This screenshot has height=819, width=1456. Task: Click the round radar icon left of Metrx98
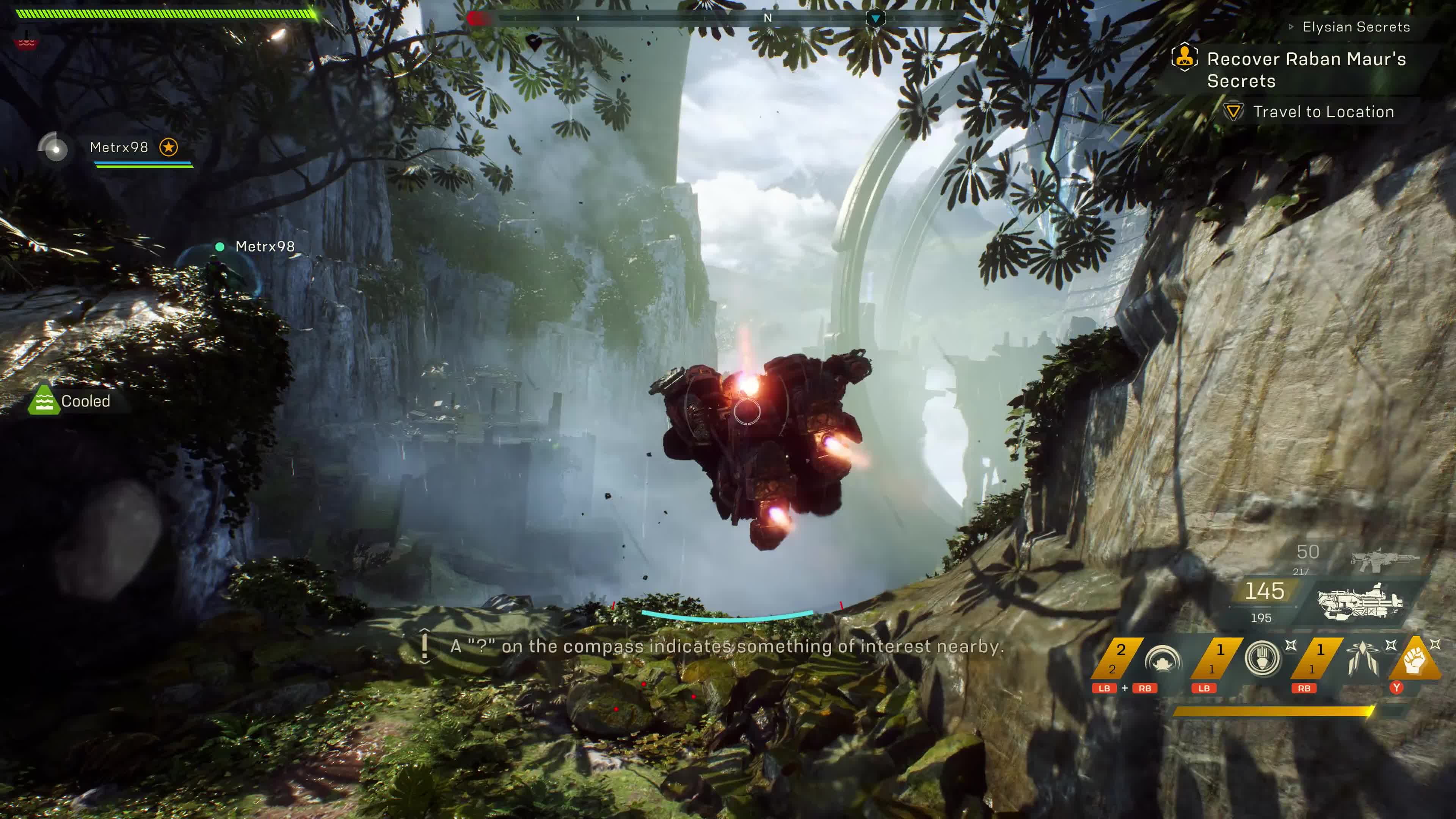[x=54, y=147]
